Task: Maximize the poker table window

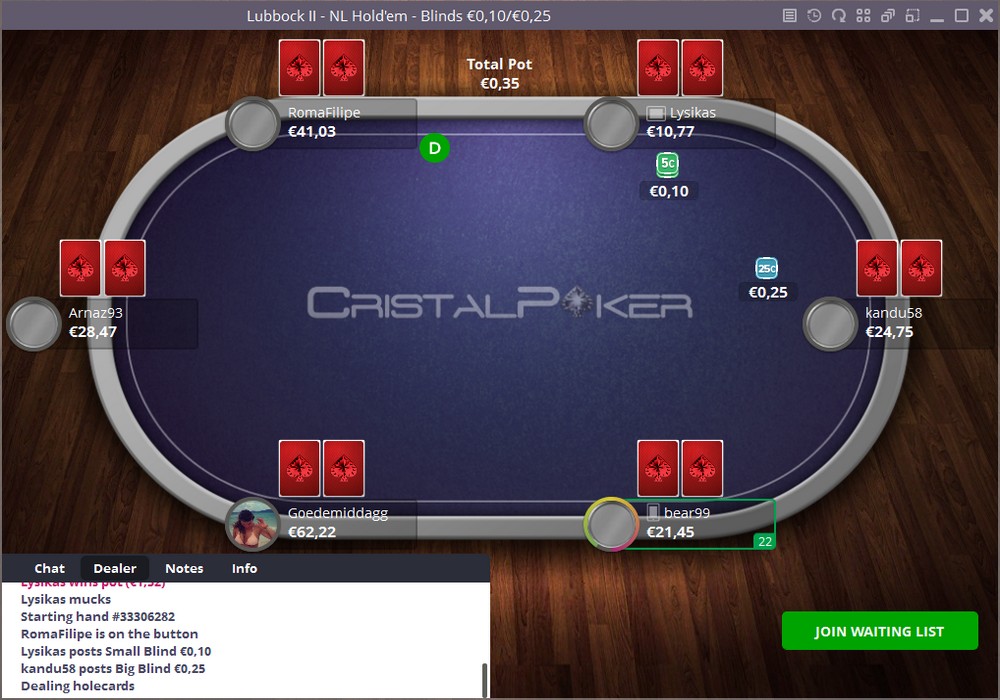Action: pos(961,15)
